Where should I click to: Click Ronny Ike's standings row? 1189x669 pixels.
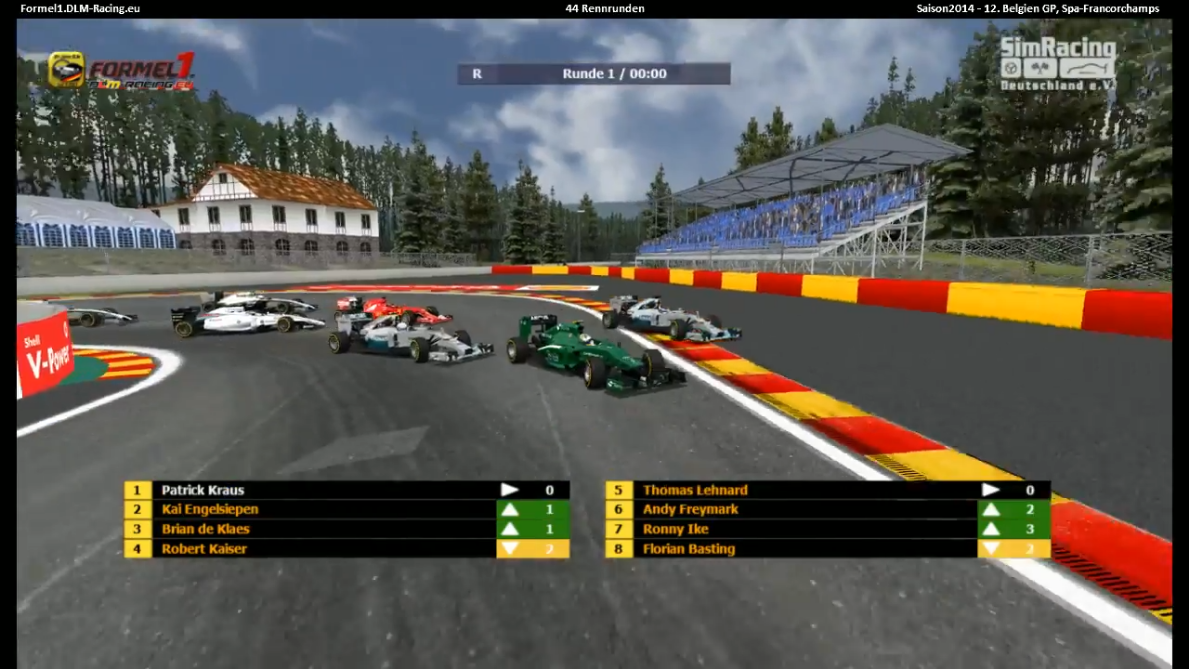coord(677,529)
